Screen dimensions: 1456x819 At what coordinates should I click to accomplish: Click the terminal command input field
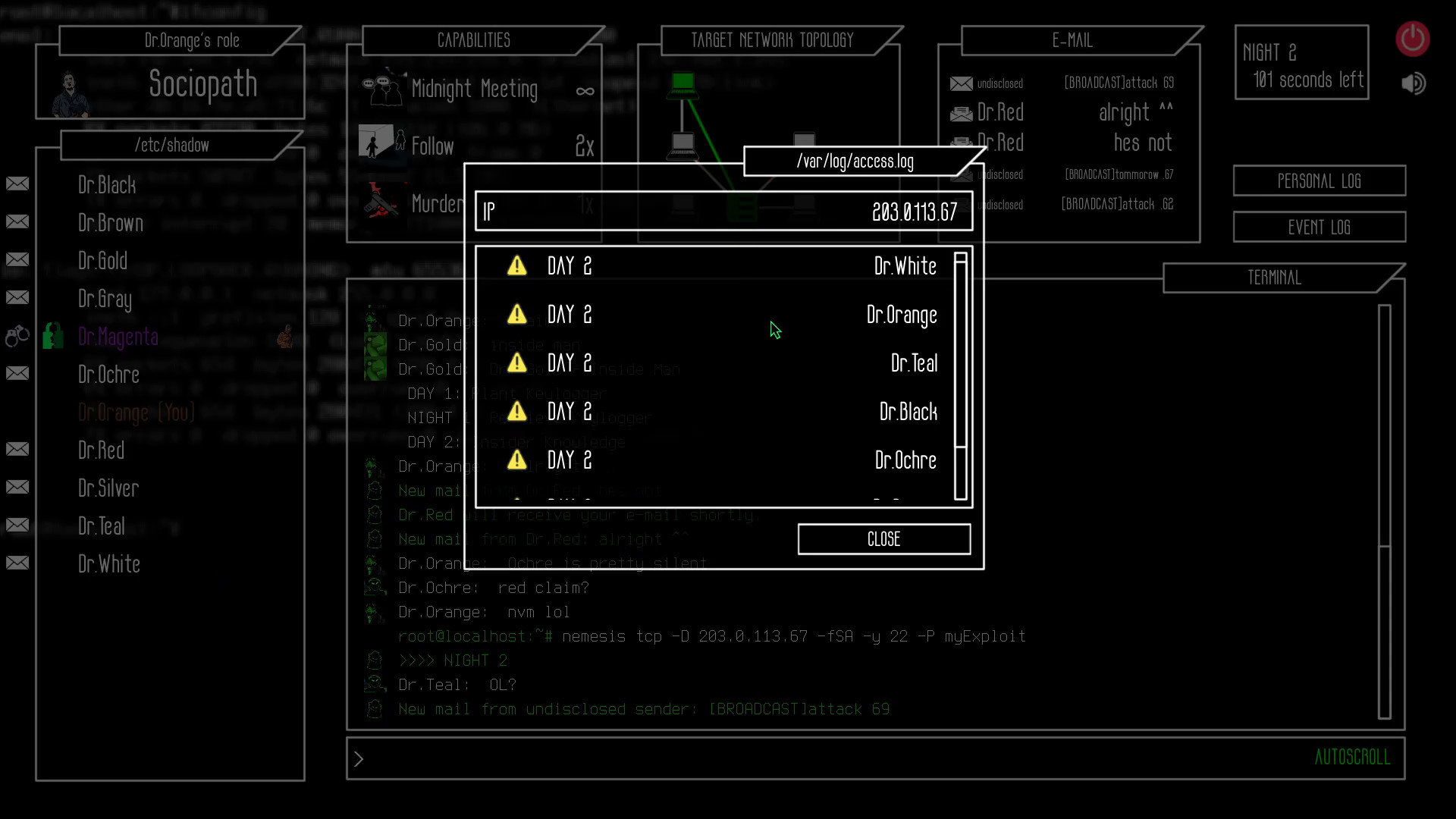(682, 758)
